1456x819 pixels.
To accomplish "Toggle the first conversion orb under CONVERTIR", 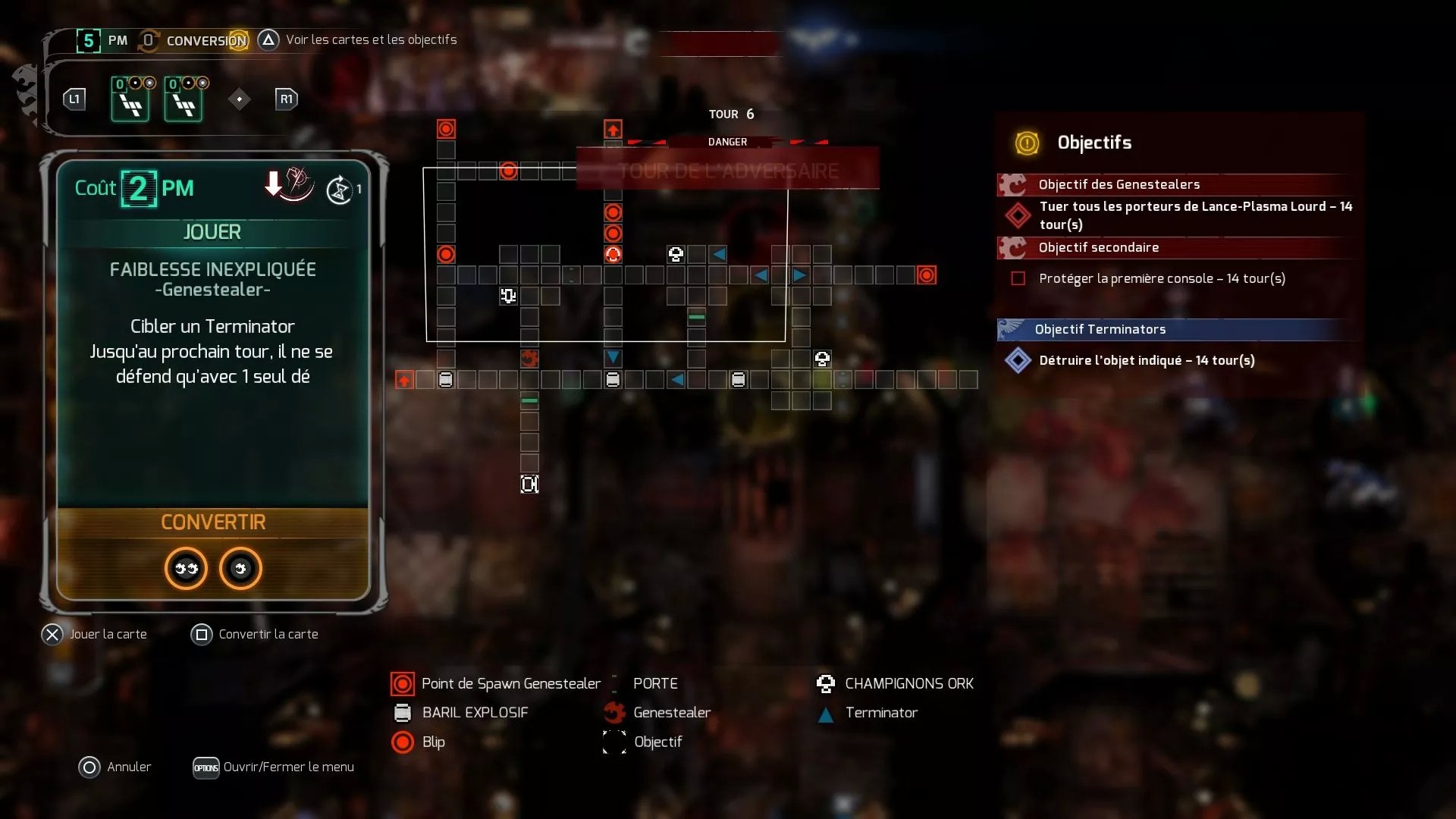I will (185, 569).
